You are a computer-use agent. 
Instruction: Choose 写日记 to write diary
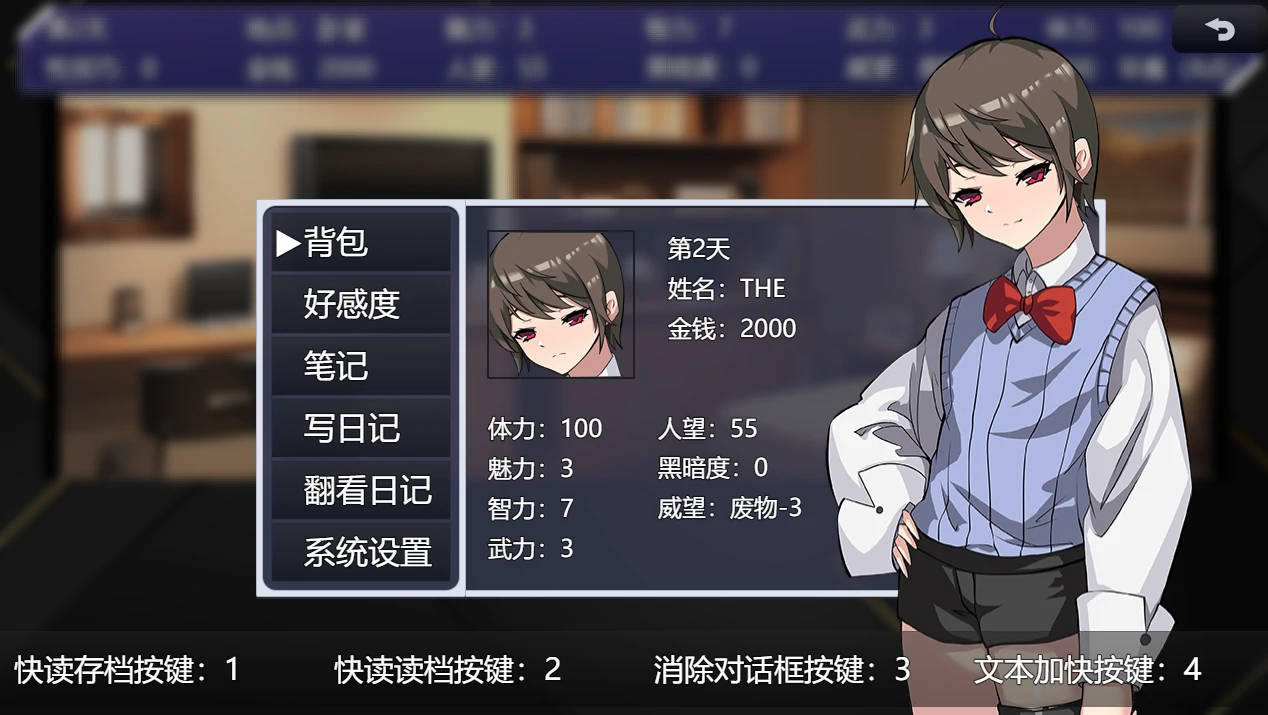point(361,428)
